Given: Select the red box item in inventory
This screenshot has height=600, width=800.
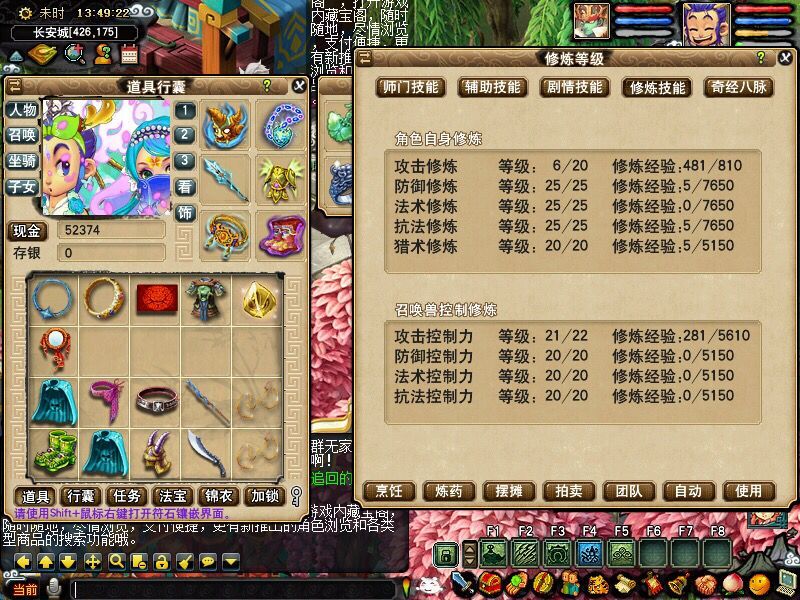Looking at the screenshot, I should tap(155, 297).
